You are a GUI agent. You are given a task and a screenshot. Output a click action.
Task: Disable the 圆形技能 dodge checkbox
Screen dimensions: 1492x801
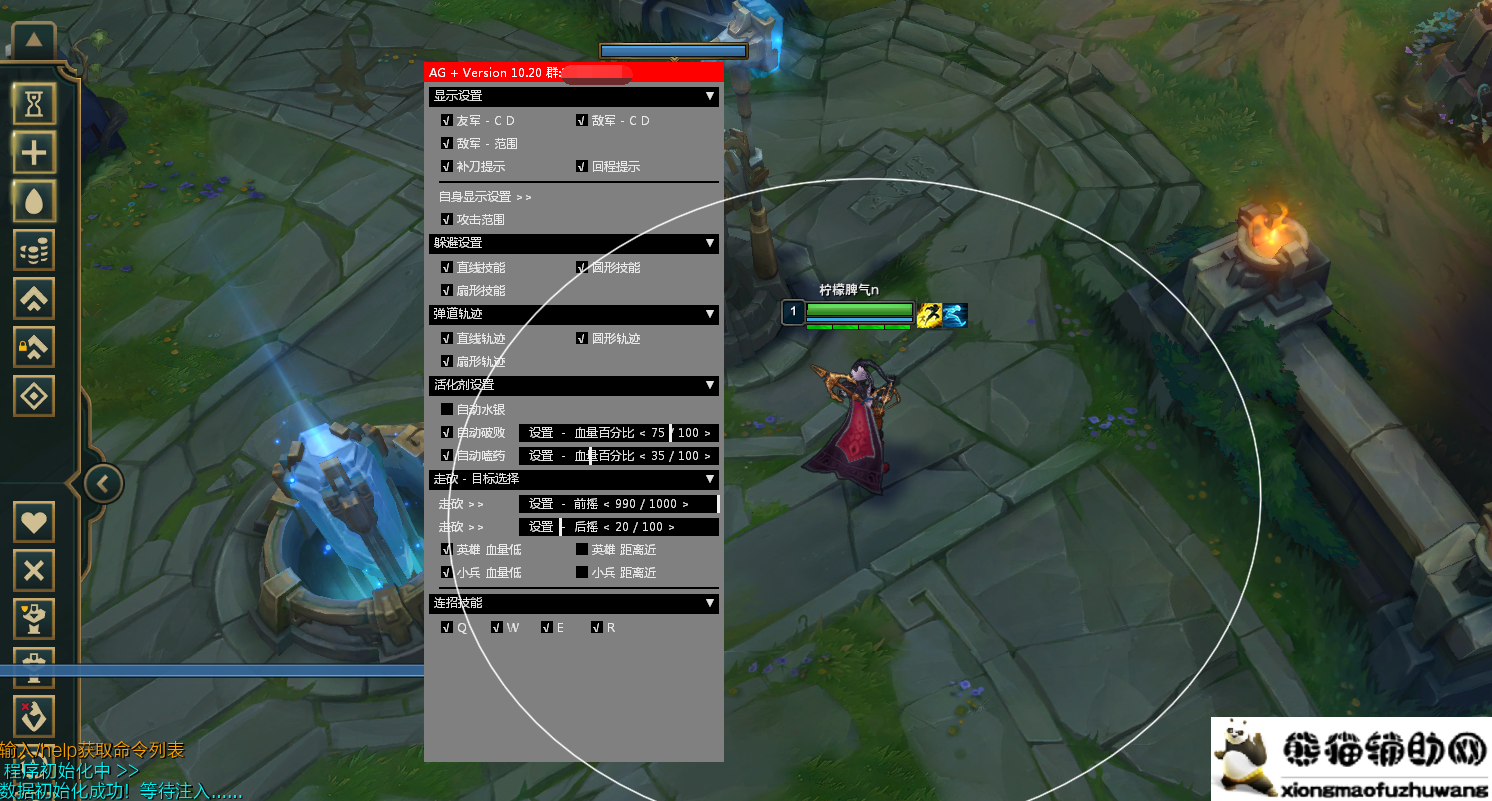[582, 267]
